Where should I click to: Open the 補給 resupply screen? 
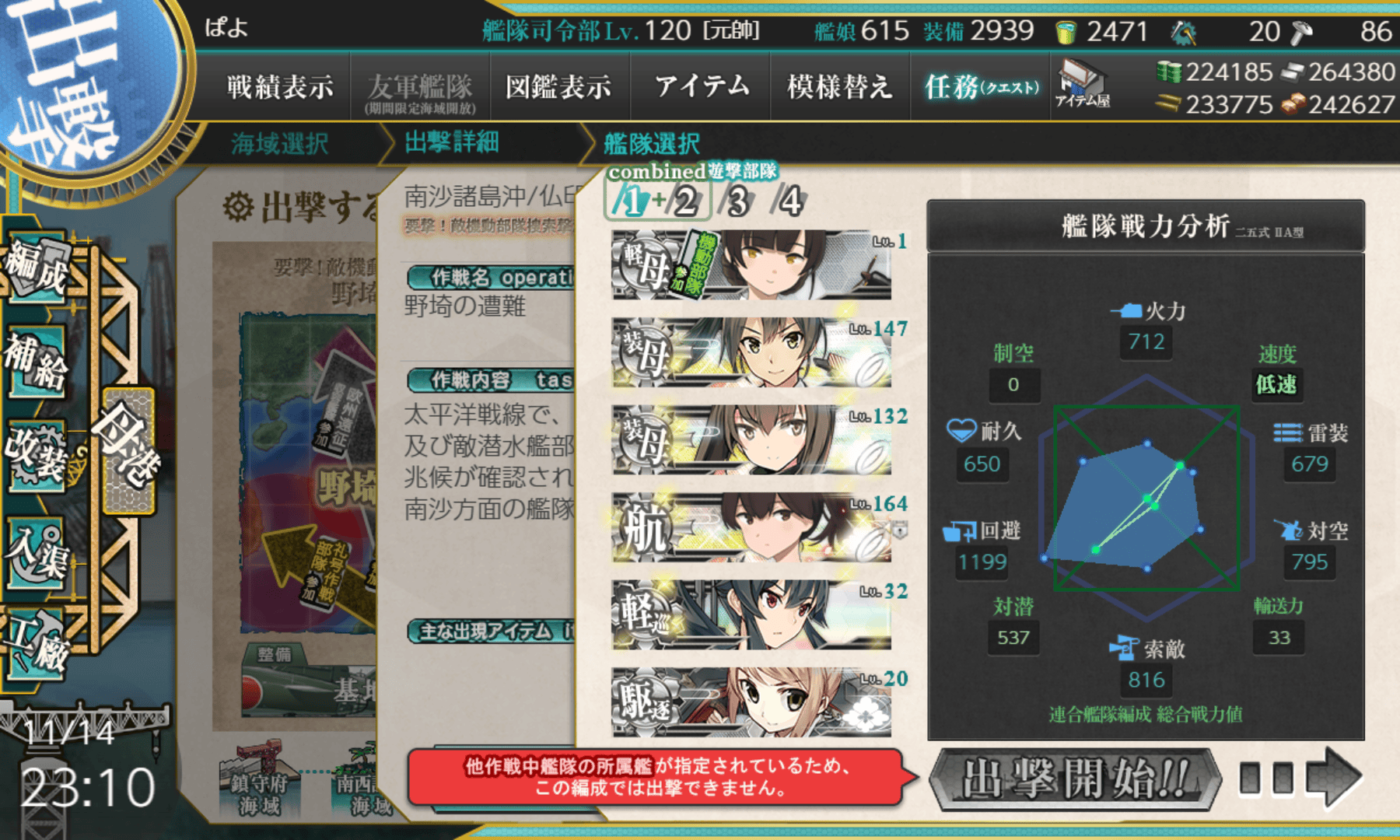(37, 362)
